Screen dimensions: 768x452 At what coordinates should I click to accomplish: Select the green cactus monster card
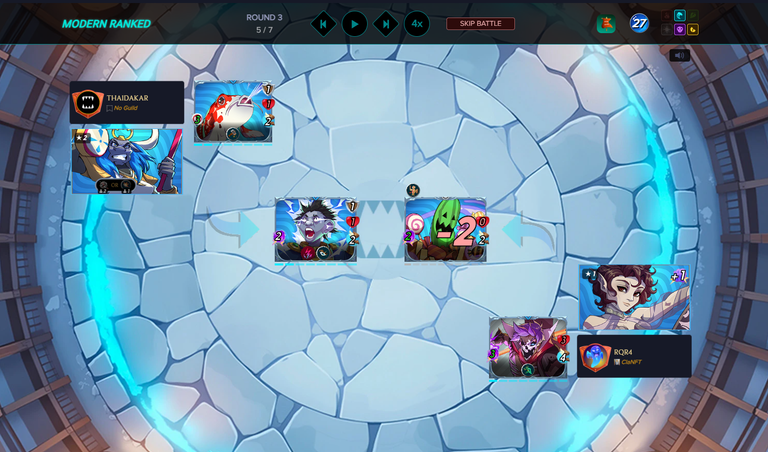445,230
